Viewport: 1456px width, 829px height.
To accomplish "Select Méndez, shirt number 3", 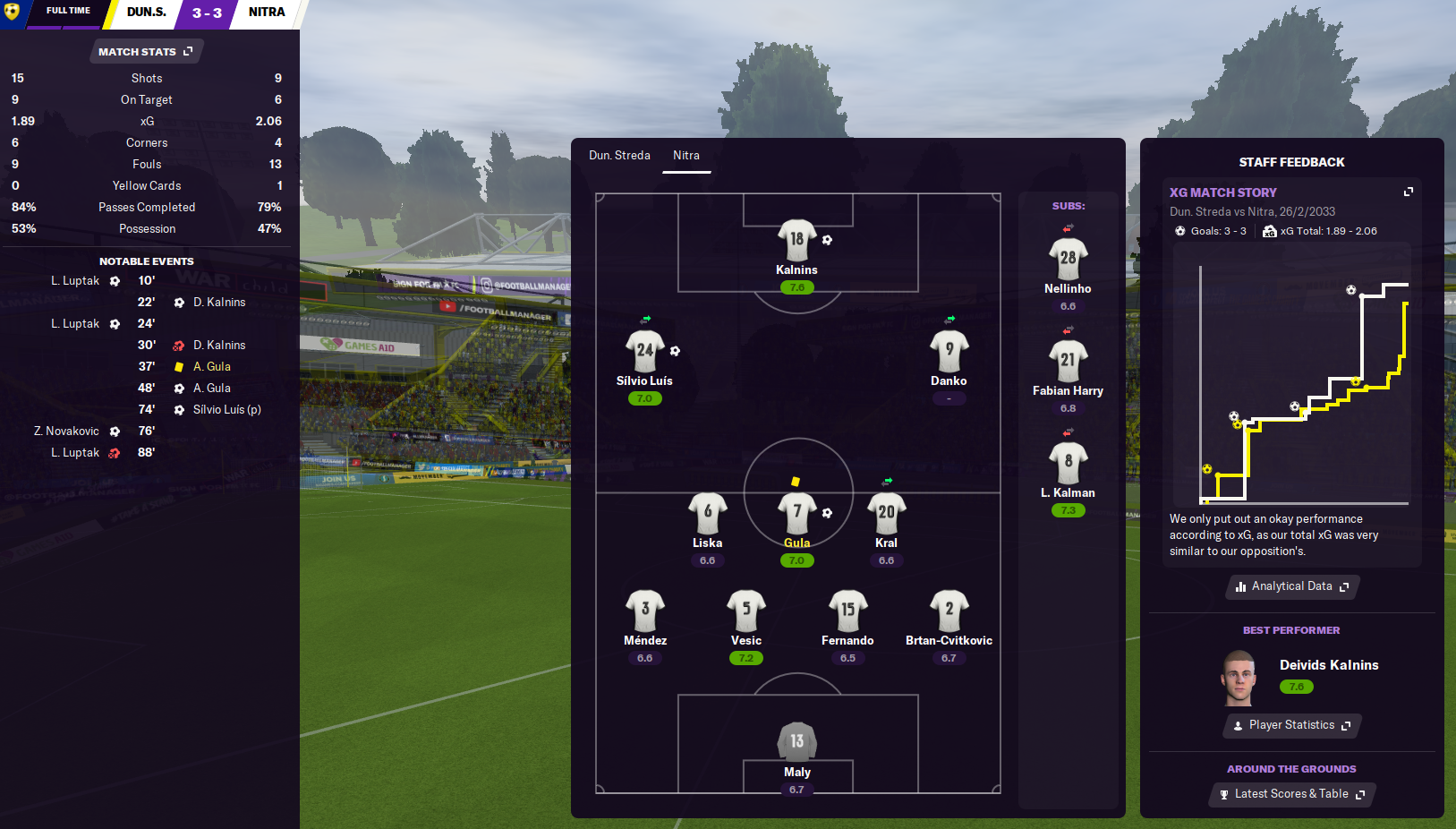I will point(645,611).
